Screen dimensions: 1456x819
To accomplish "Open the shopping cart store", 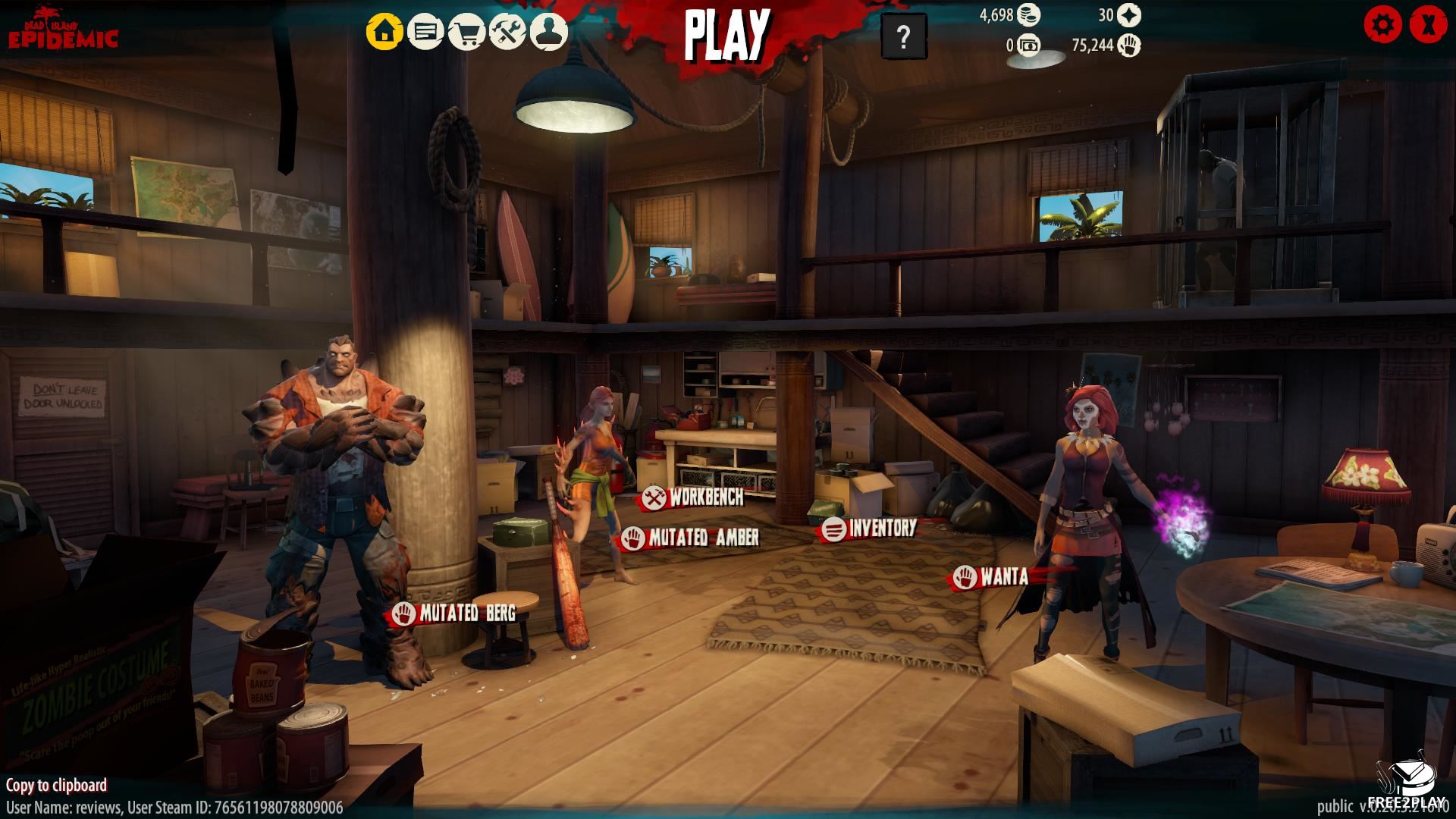I will (x=466, y=32).
